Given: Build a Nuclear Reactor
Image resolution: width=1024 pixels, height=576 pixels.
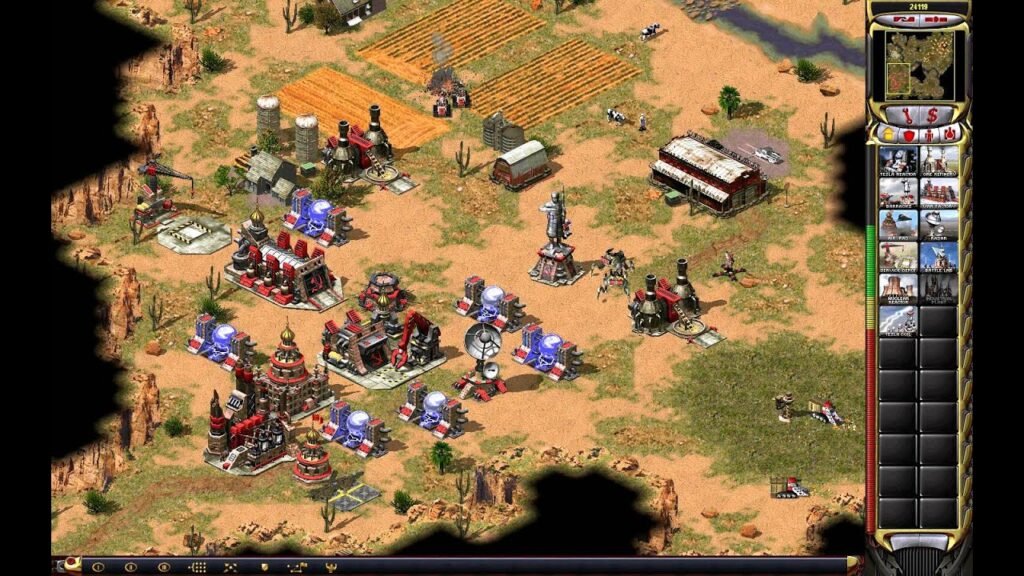Looking at the screenshot, I should 898,288.
